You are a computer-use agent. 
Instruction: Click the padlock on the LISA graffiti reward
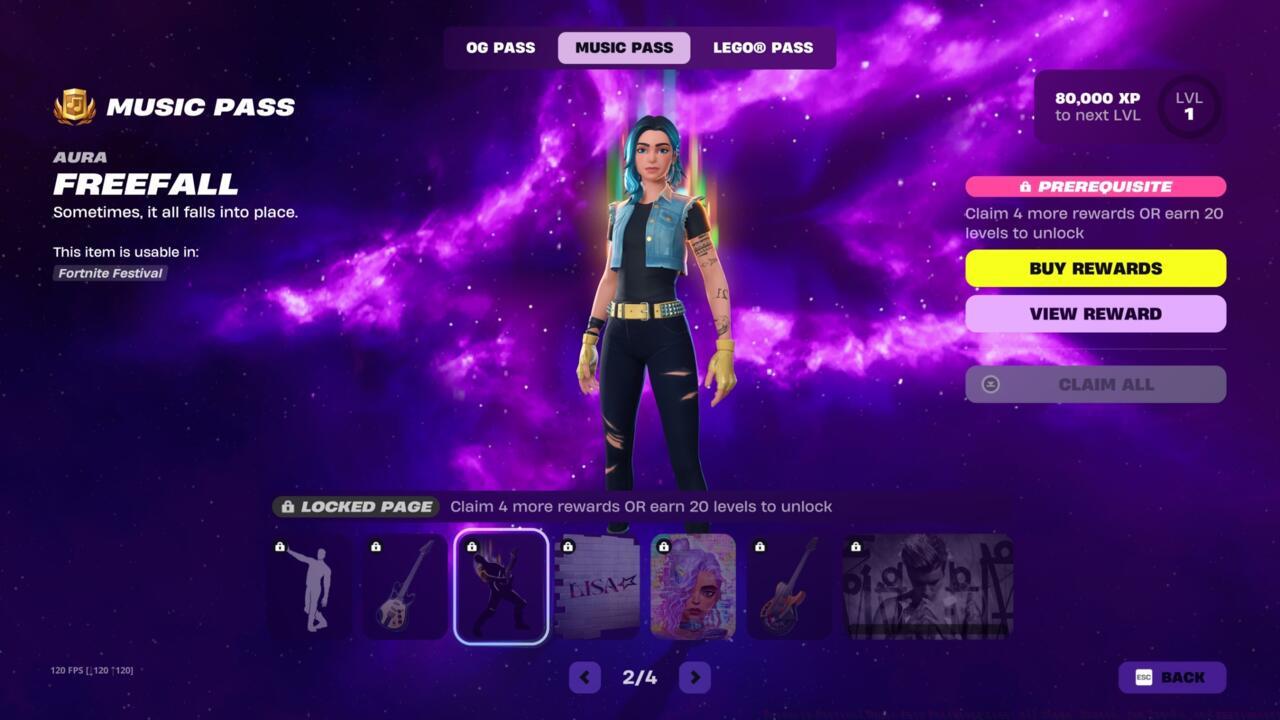(568, 545)
